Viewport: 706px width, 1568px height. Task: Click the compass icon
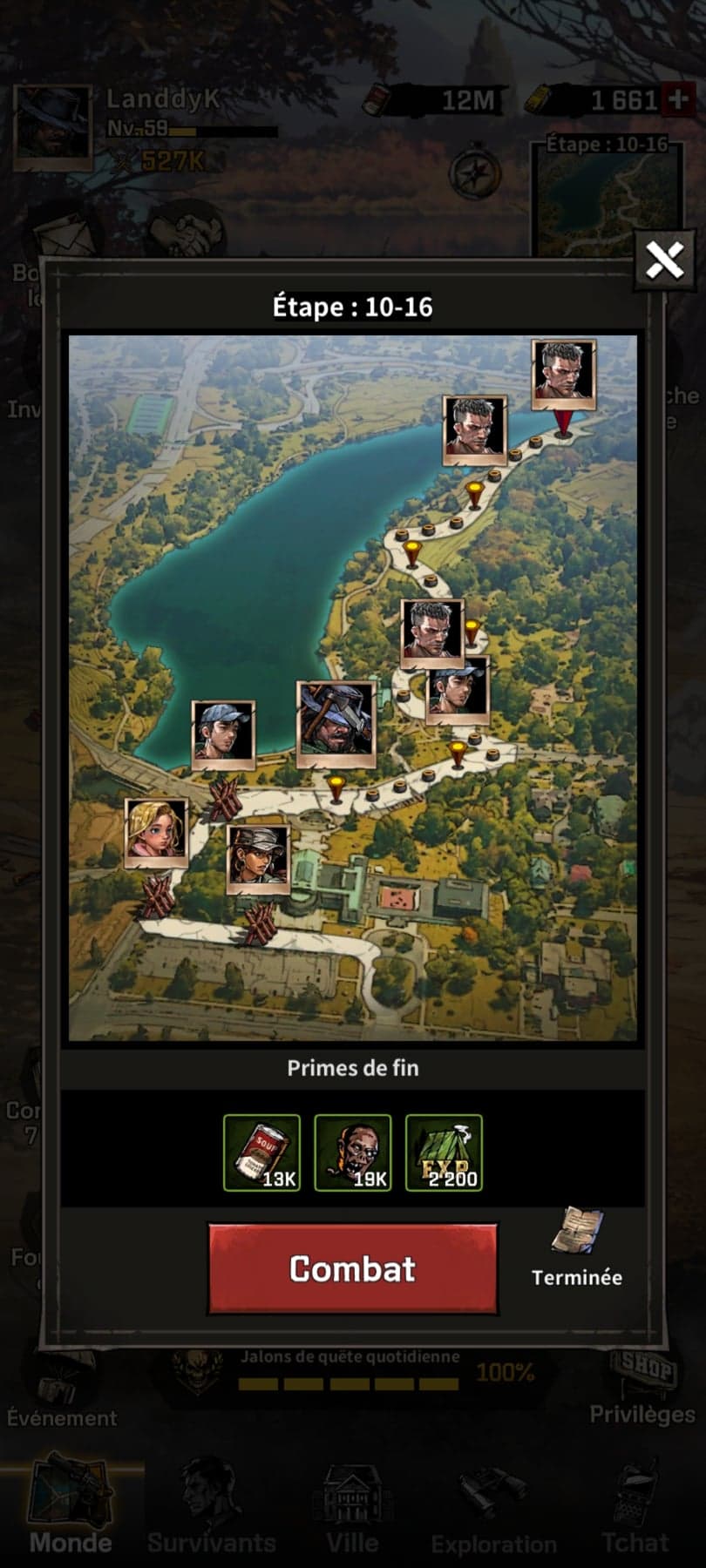(474, 173)
